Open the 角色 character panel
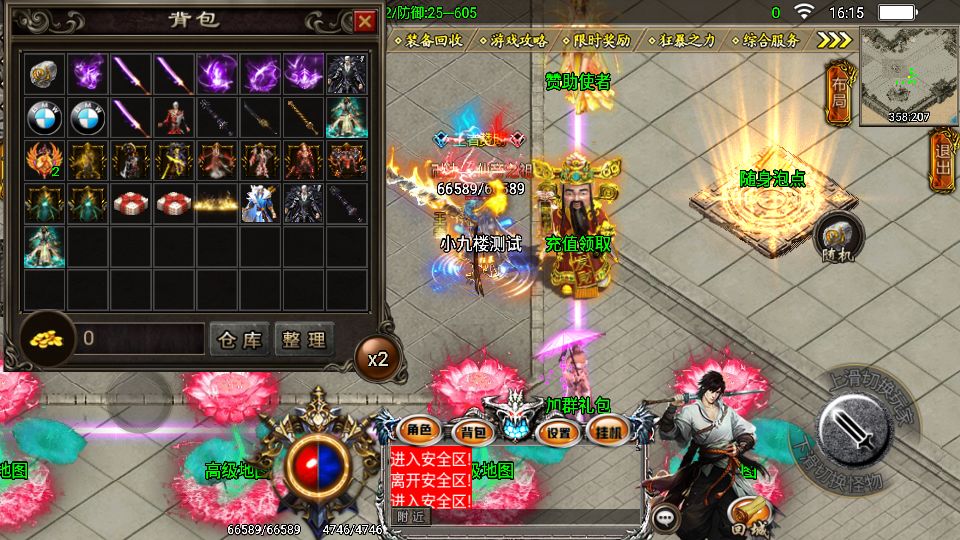 coord(419,431)
